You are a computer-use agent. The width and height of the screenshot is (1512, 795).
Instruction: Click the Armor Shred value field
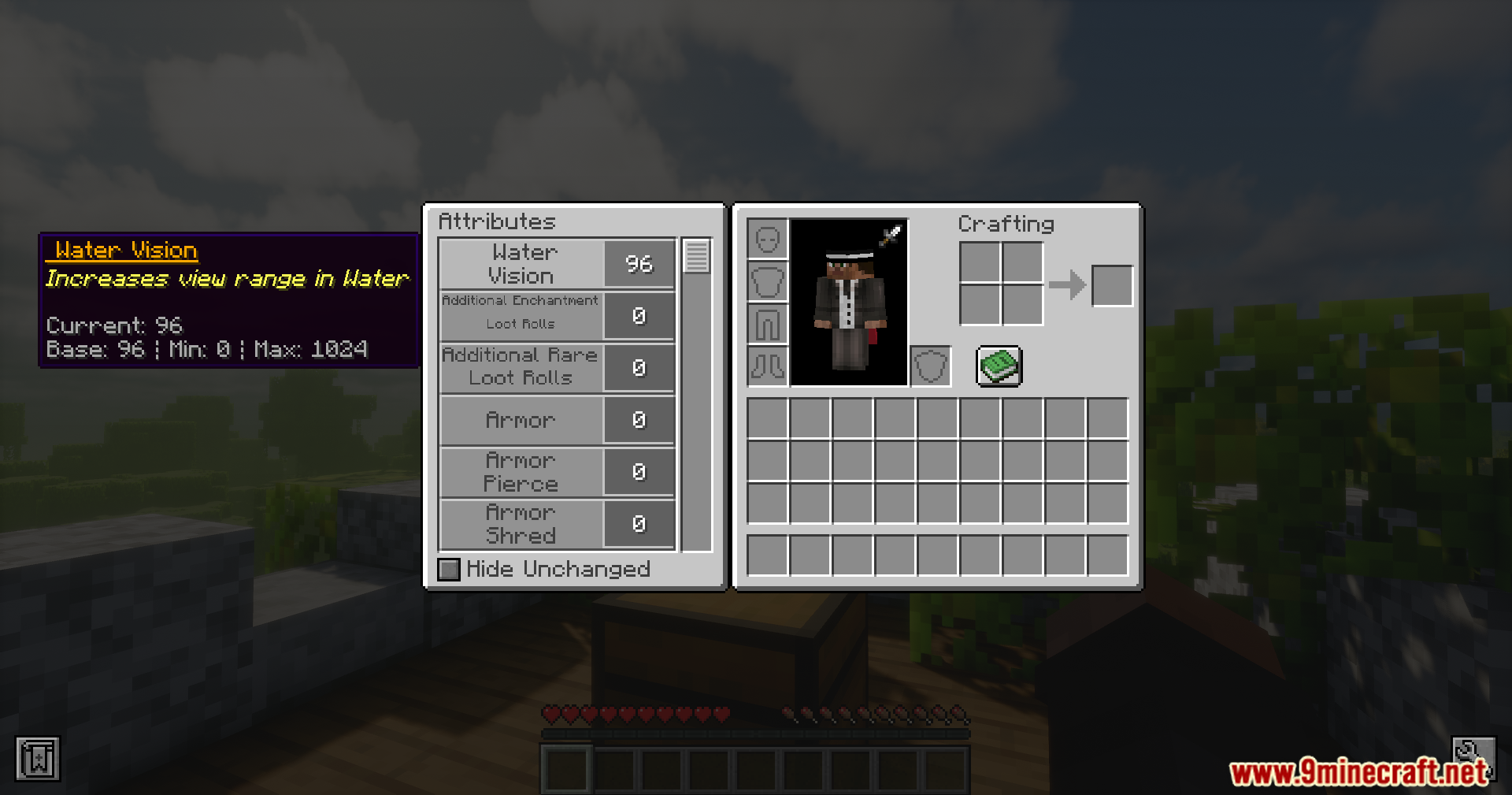tap(639, 523)
